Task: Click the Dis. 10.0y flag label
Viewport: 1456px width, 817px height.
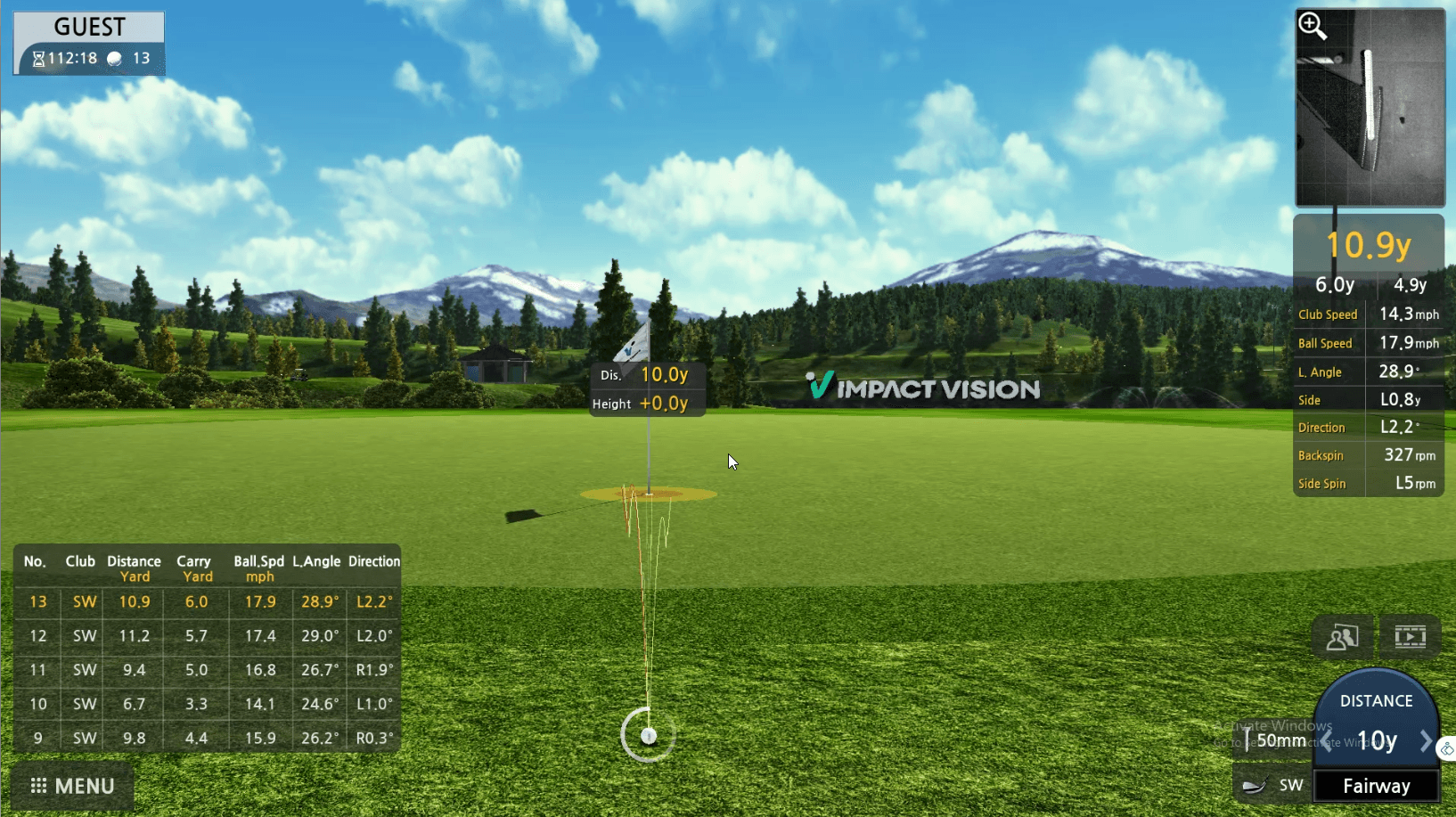Action: pyautogui.click(x=648, y=374)
